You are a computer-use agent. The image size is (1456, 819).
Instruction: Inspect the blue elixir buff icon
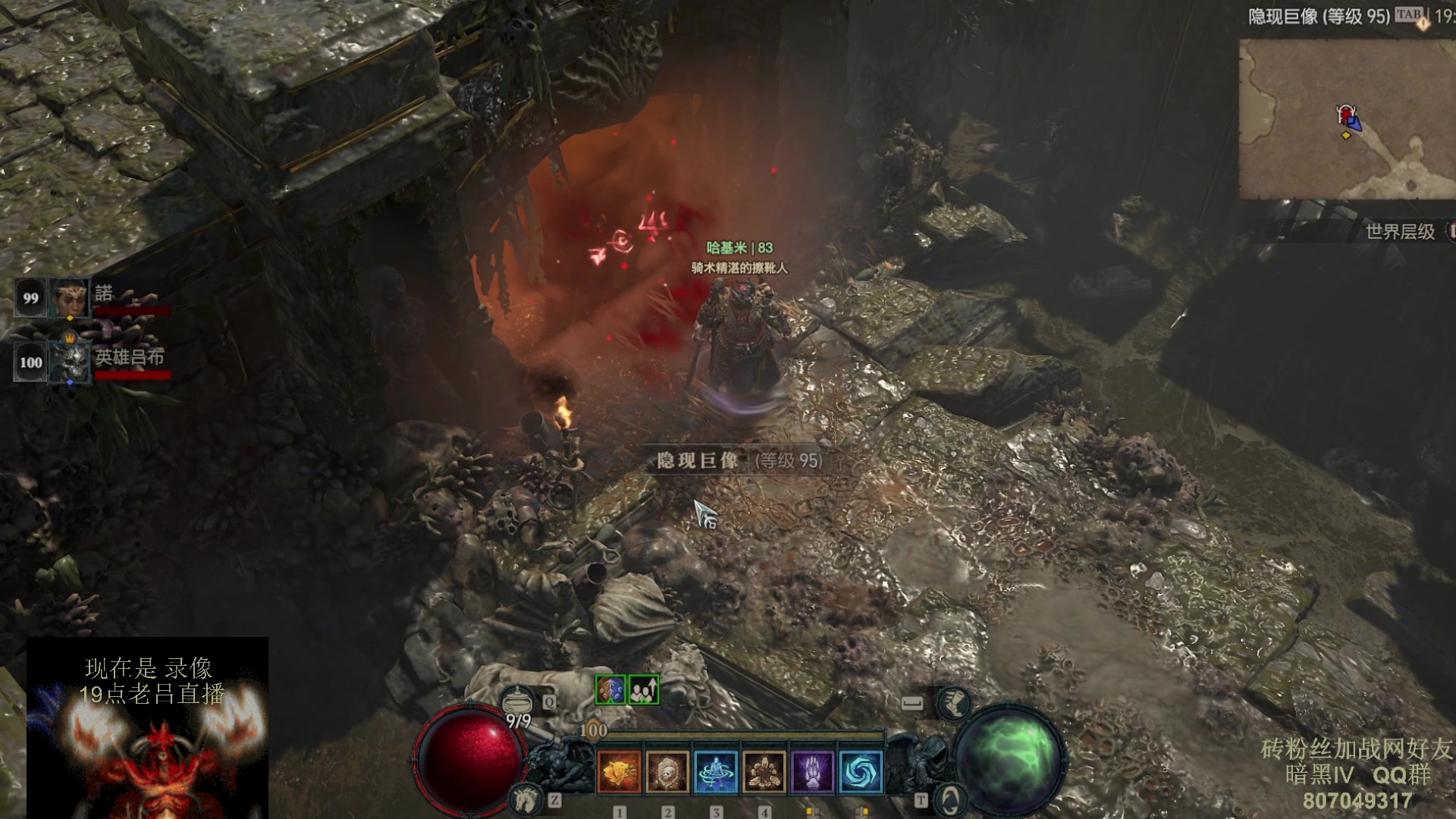pyautogui.click(x=610, y=689)
